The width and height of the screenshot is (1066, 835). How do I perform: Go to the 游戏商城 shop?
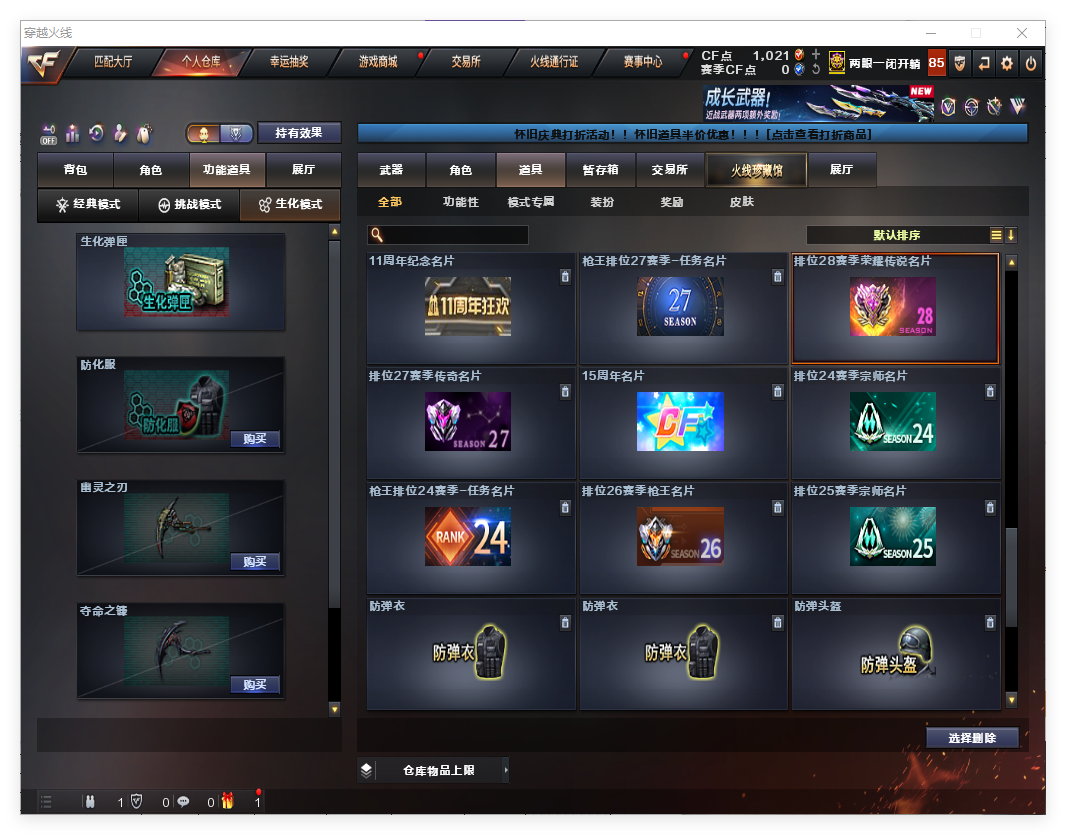click(x=378, y=62)
